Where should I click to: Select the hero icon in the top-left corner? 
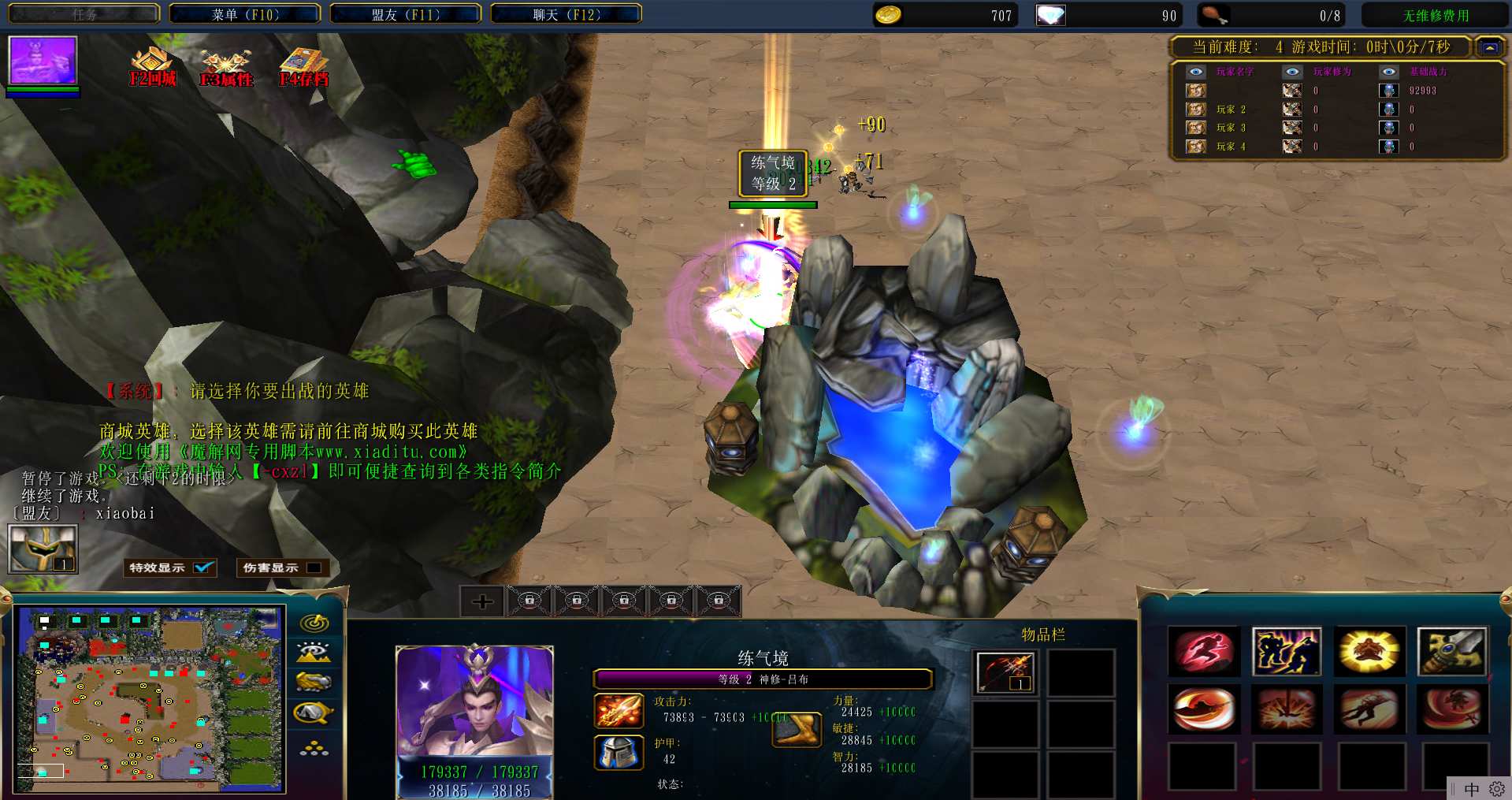click(x=43, y=60)
